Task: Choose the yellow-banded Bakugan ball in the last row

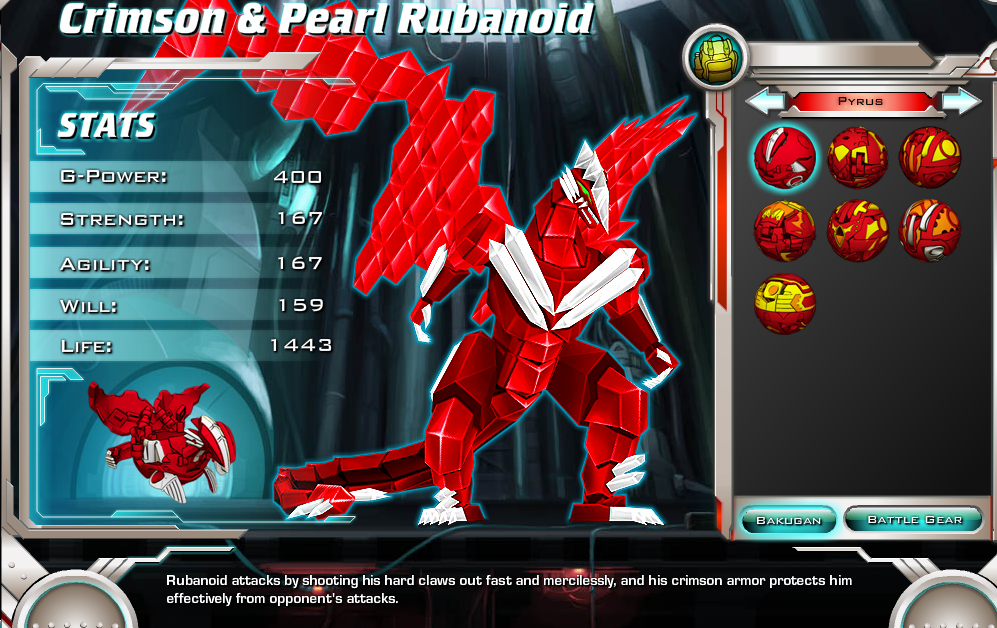Action: coord(784,303)
